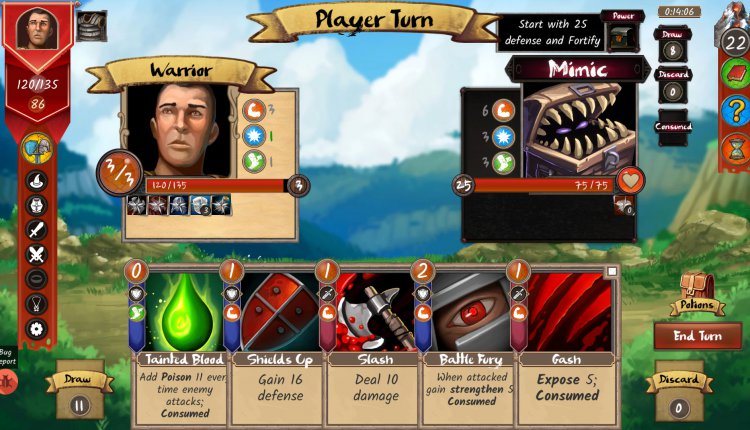750x430 pixels.
Task: Open the gear settings icon
Action: click(37, 328)
